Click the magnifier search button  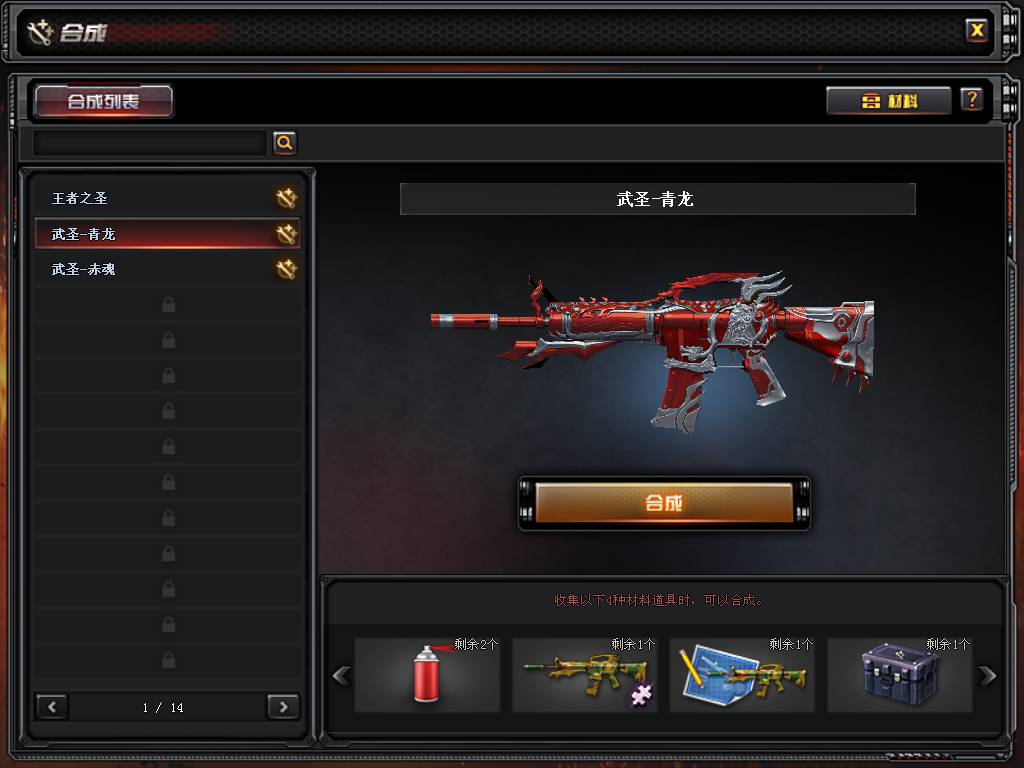coord(285,143)
